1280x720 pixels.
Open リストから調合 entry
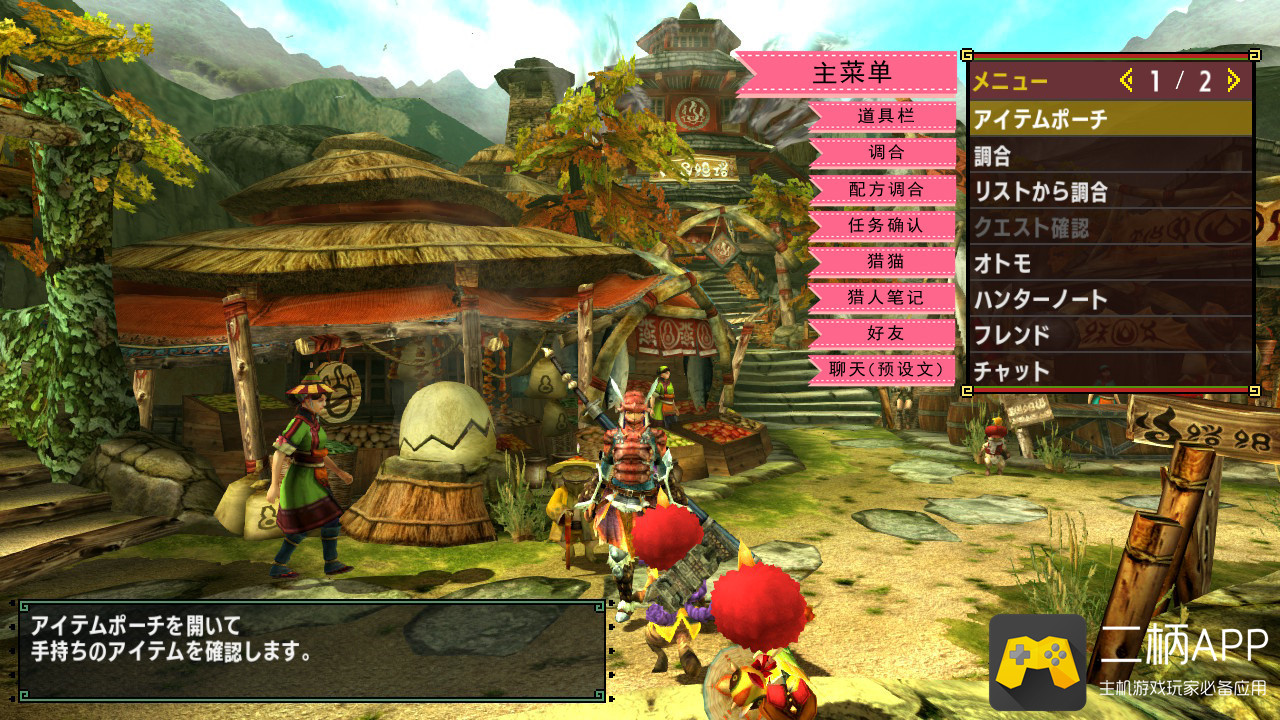[x=1110, y=192]
